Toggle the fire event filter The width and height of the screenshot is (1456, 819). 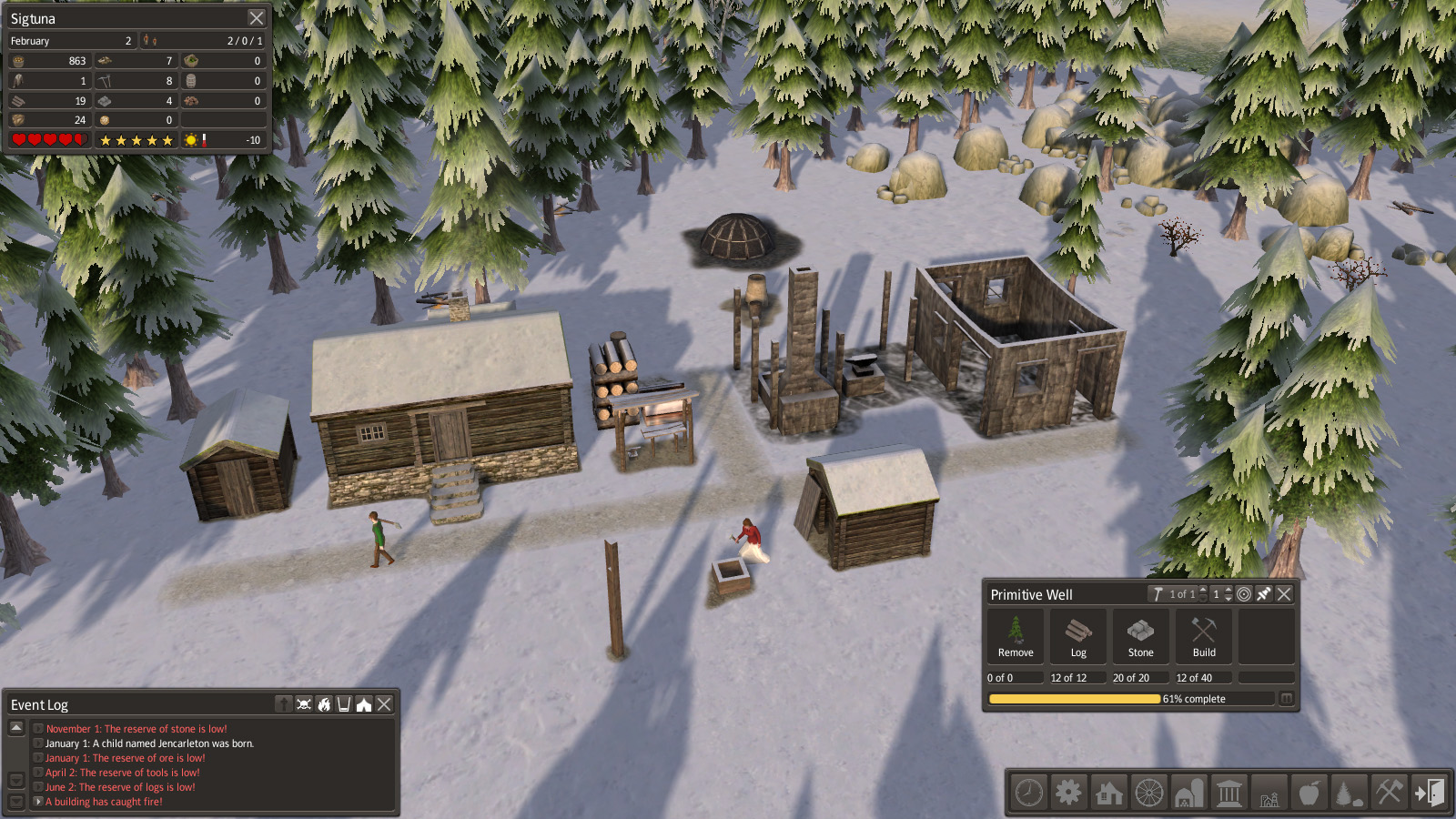324,704
